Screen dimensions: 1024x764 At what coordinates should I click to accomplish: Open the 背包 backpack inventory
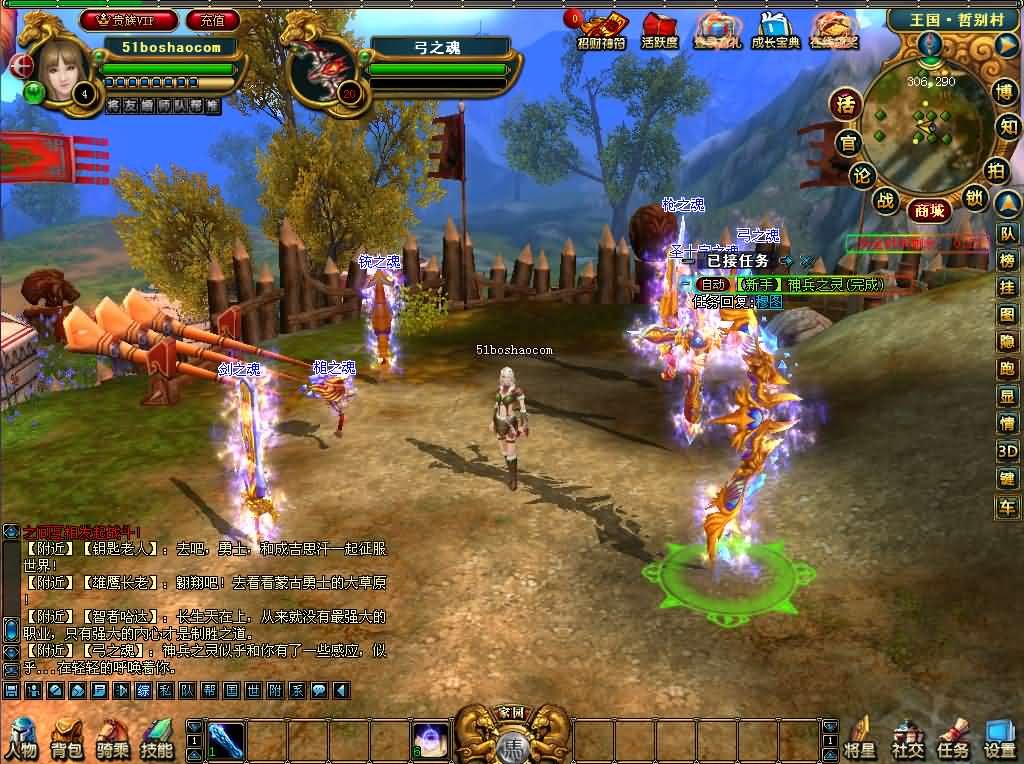[68, 738]
